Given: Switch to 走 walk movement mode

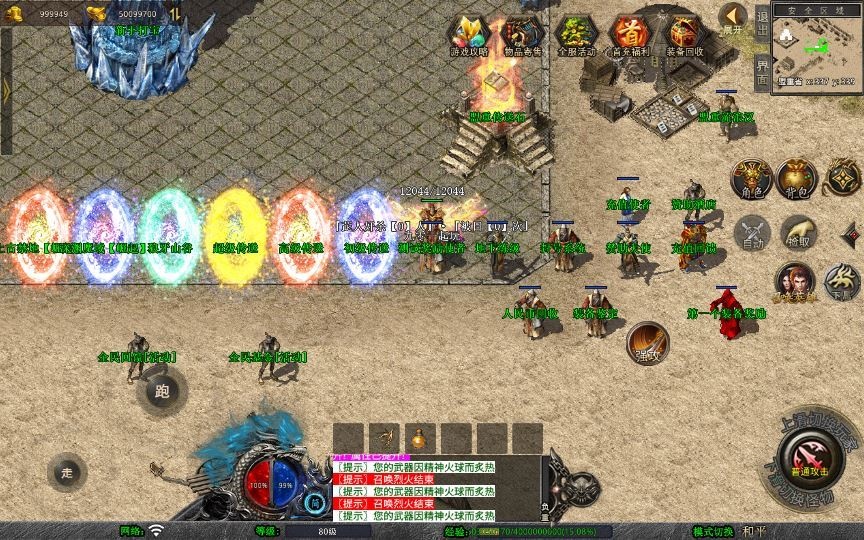Looking at the screenshot, I should pyautogui.click(x=67, y=472).
